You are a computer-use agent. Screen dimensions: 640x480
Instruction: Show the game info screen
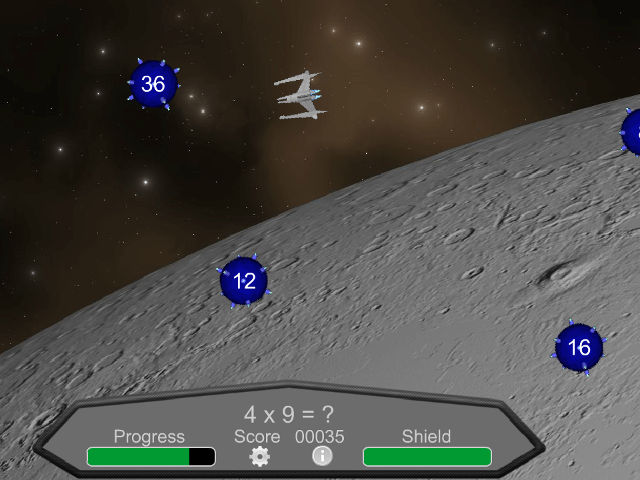pyautogui.click(x=322, y=456)
